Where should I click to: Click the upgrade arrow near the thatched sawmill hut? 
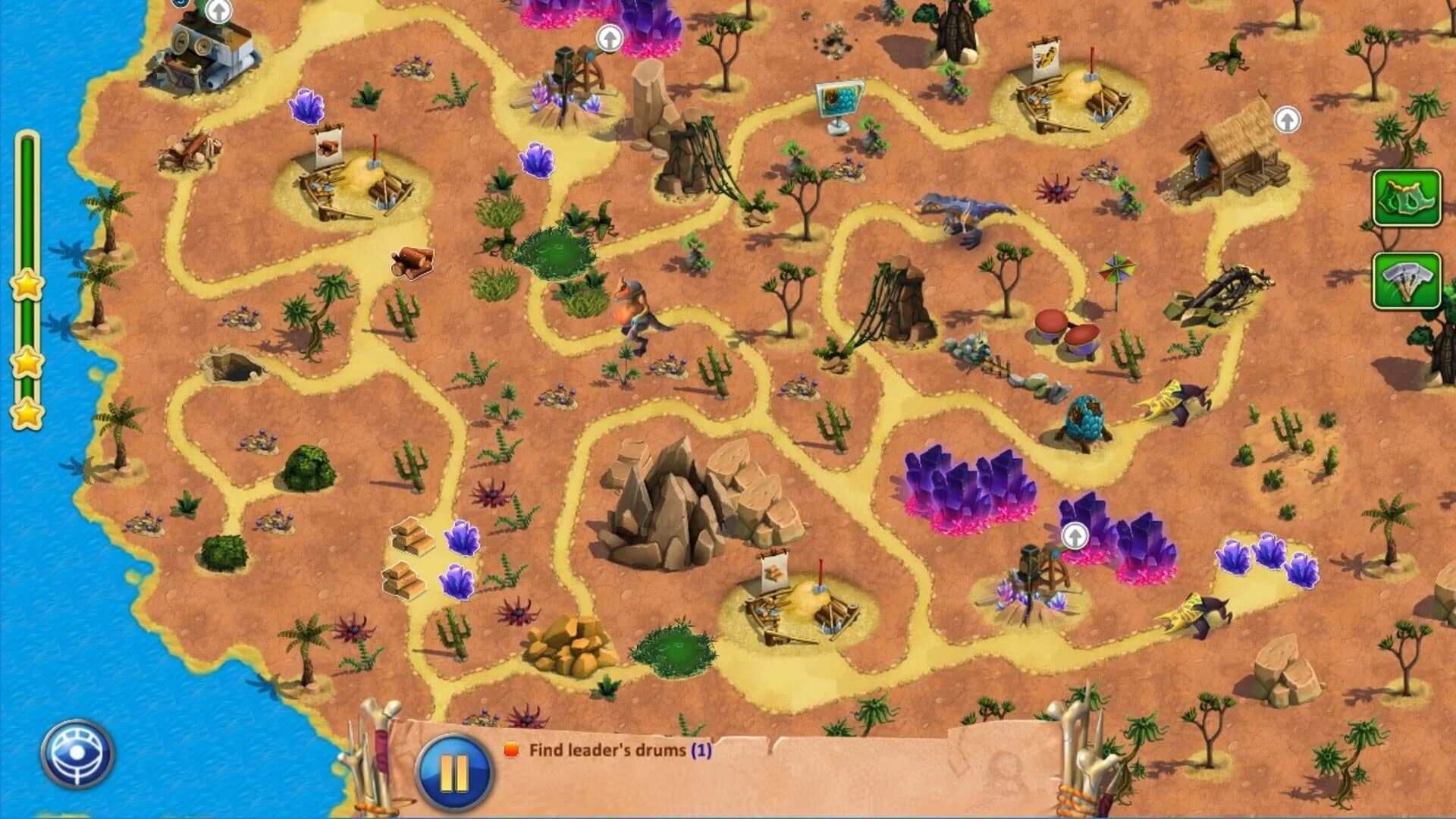[x=1287, y=119]
